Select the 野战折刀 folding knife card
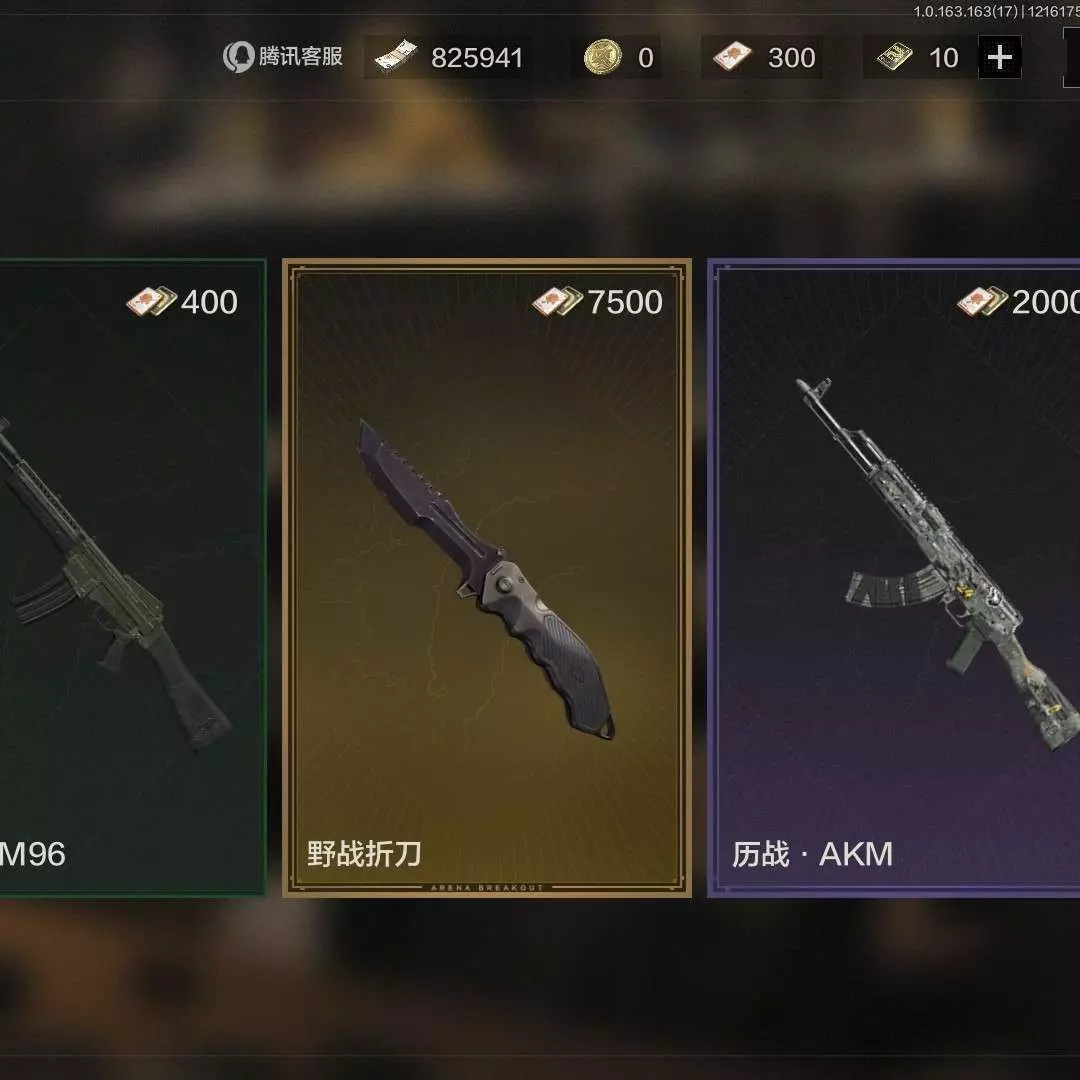The height and width of the screenshot is (1080, 1080). (x=487, y=578)
